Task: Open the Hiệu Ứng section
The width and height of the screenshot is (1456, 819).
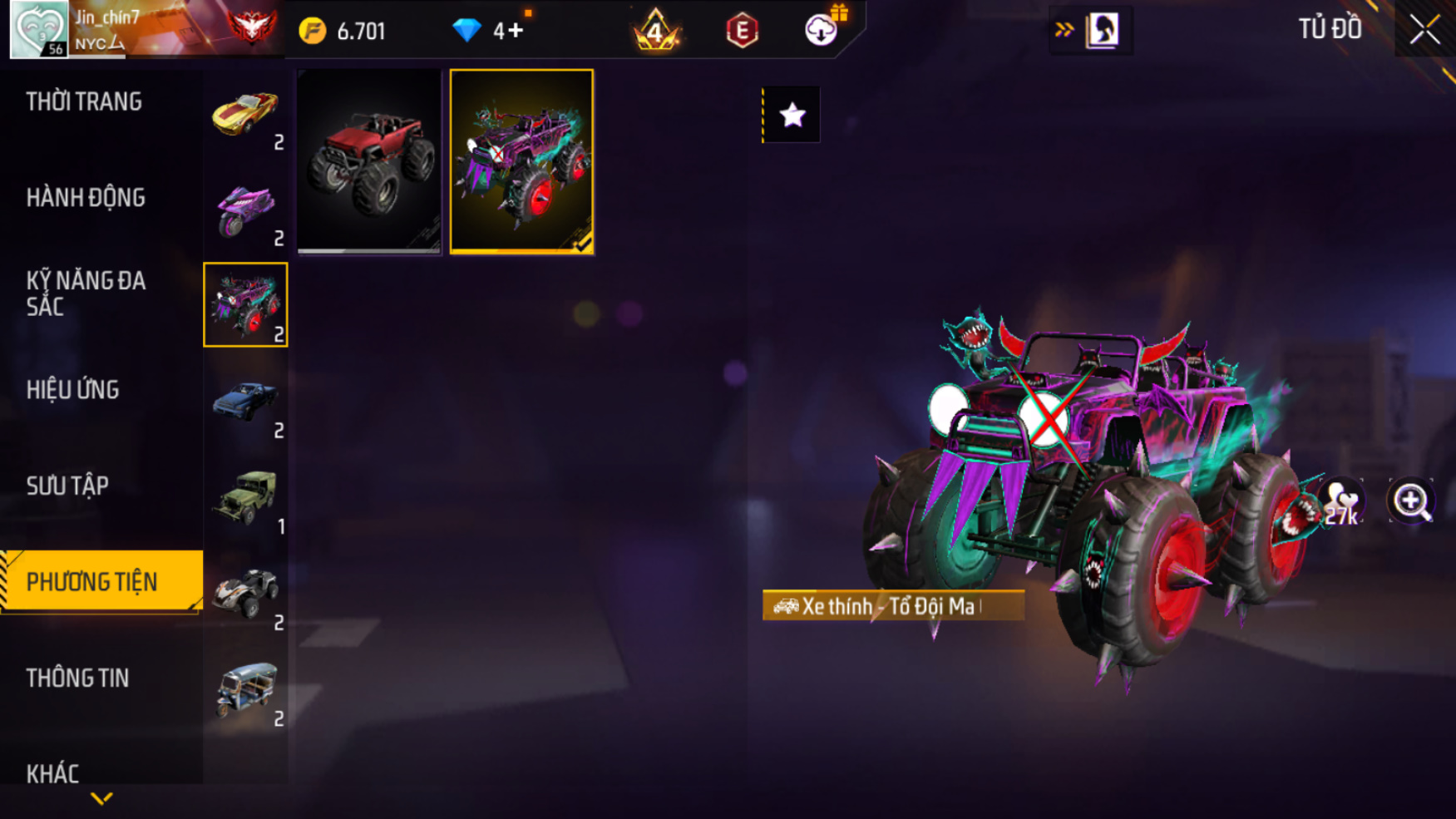Action: click(73, 390)
